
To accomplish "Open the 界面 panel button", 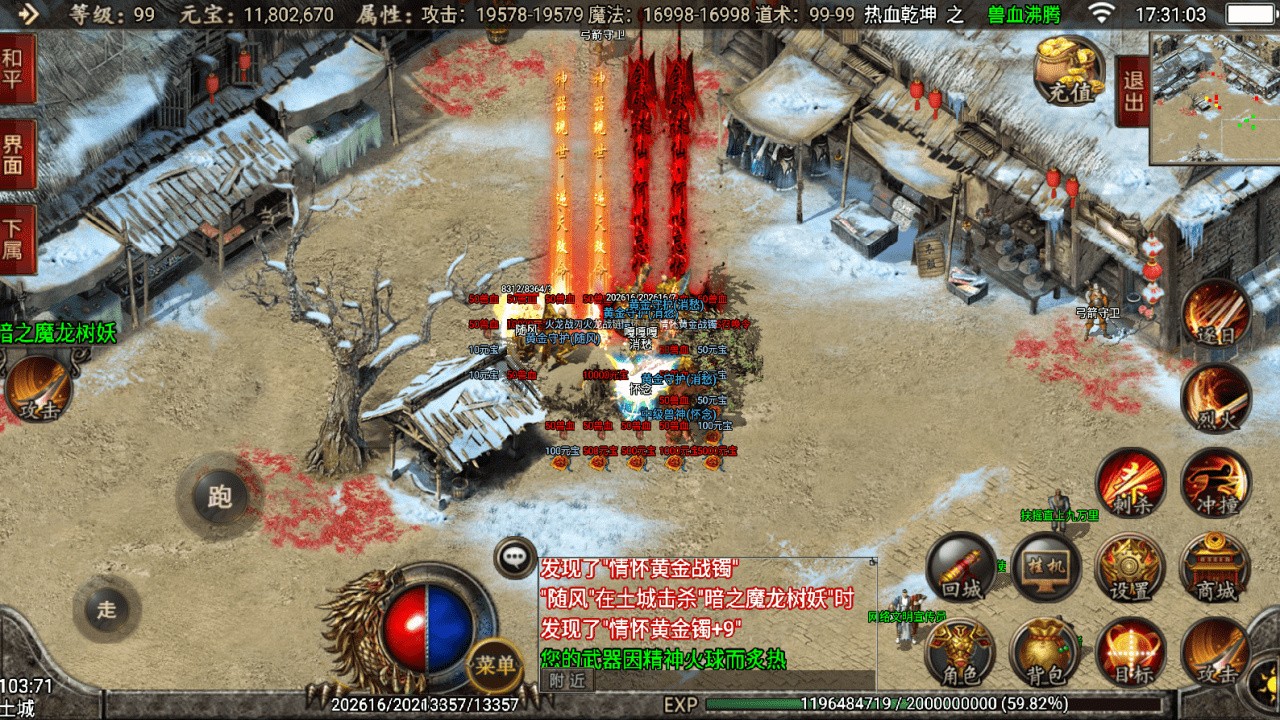I will pyautogui.click(x=17, y=154).
